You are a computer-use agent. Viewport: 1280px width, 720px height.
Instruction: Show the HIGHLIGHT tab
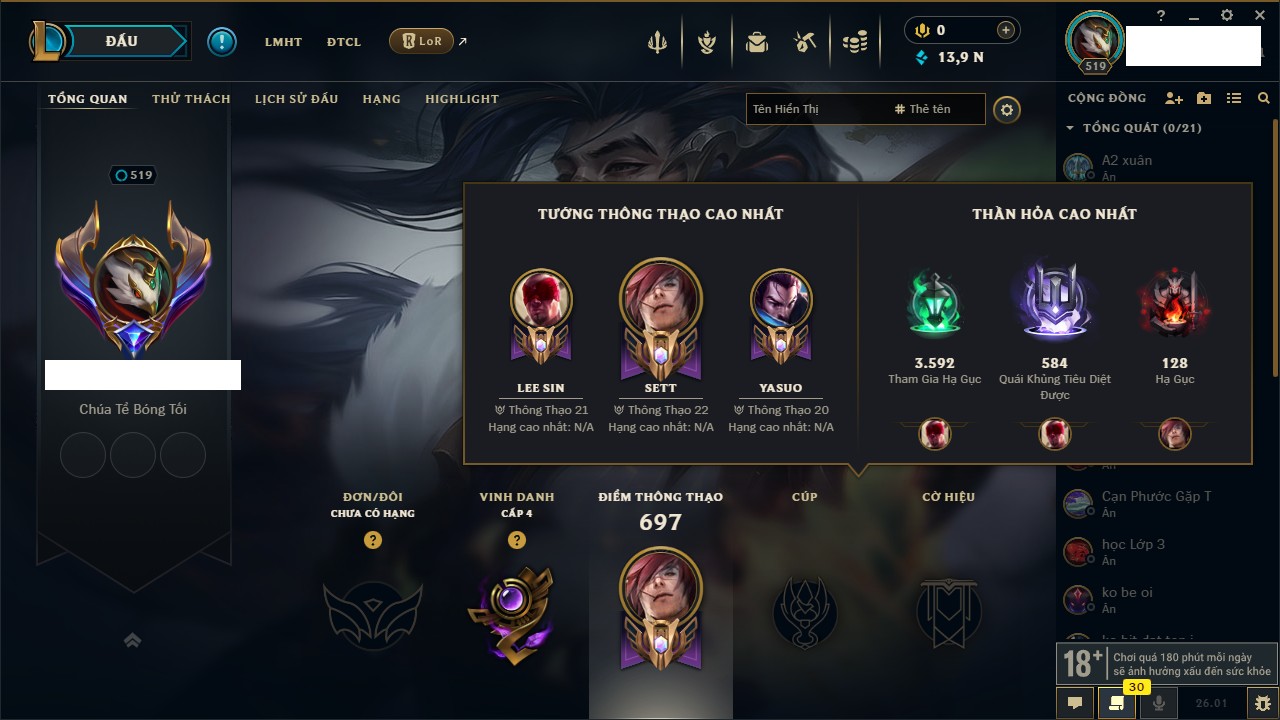pyautogui.click(x=461, y=99)
